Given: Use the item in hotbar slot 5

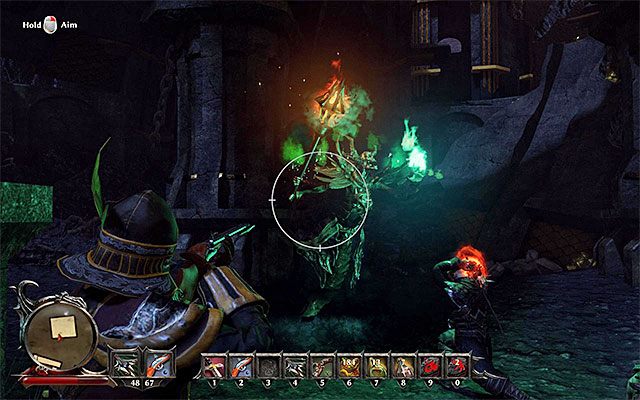Looking at the screenshot, I should [x=321, y=366].
